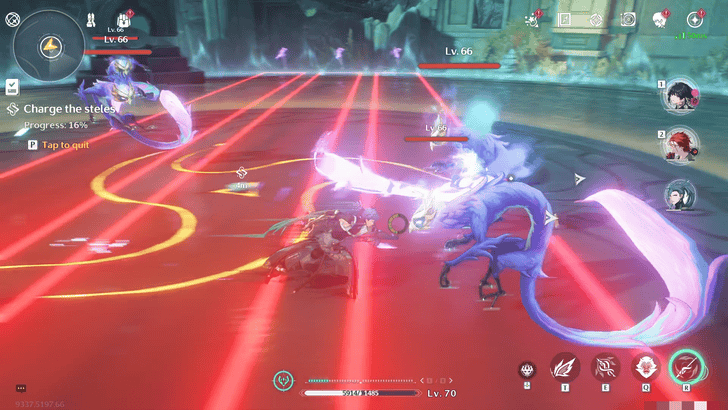Open the diamond-shaped icon in the top bar
The height and width of the screenshot is (410, 728).
tap(597, 19)
